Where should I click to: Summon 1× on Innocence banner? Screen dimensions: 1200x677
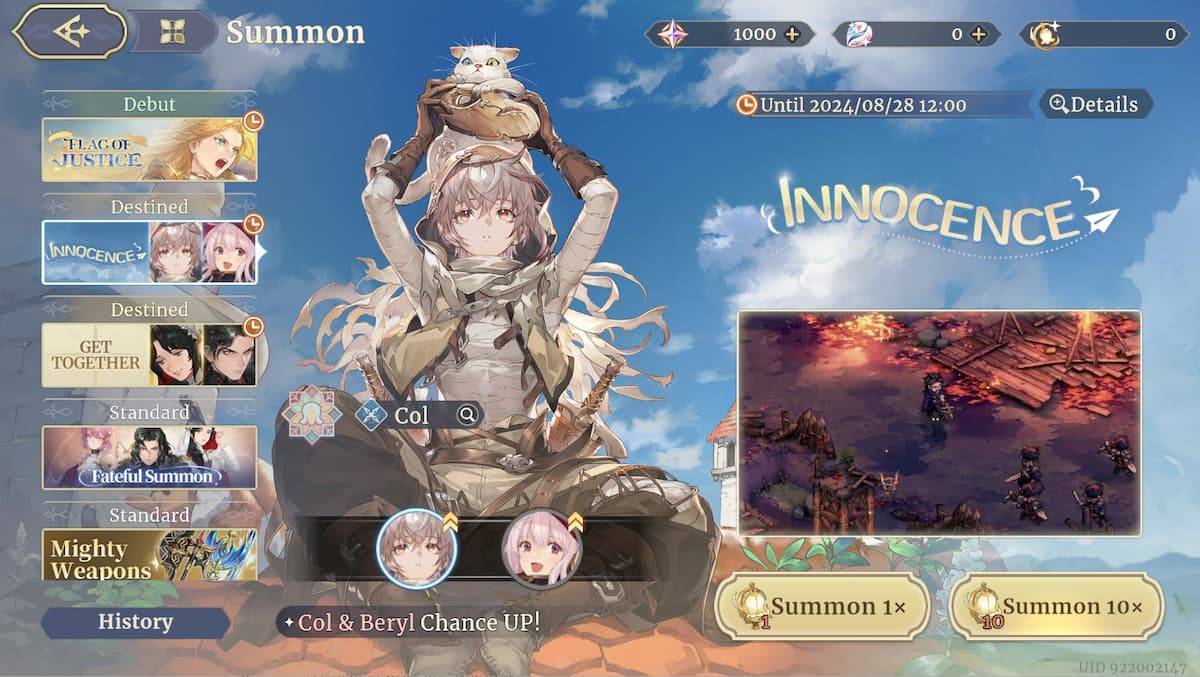[822, 606]
